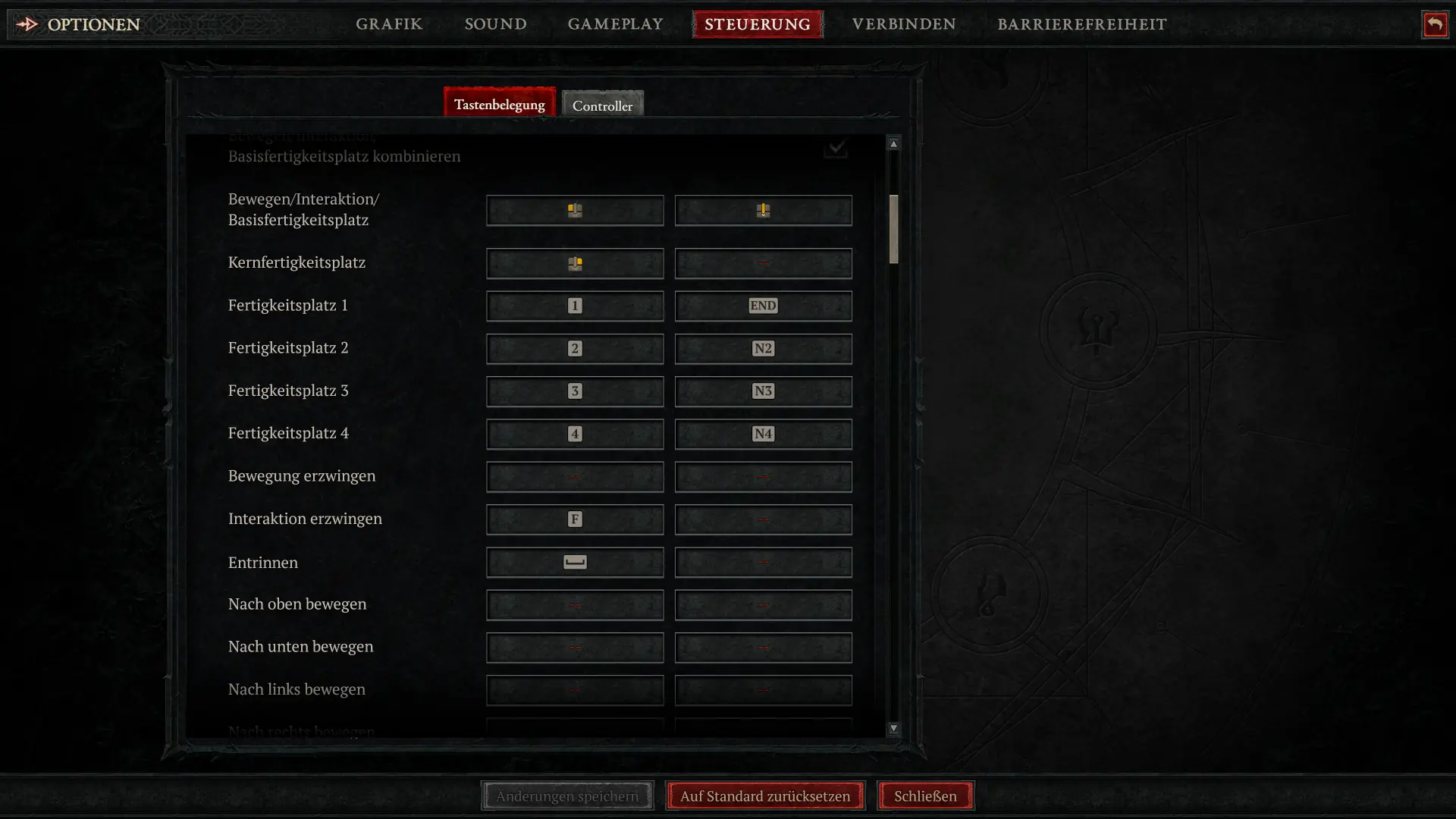Open the Grafik options tab

(389, 24)
